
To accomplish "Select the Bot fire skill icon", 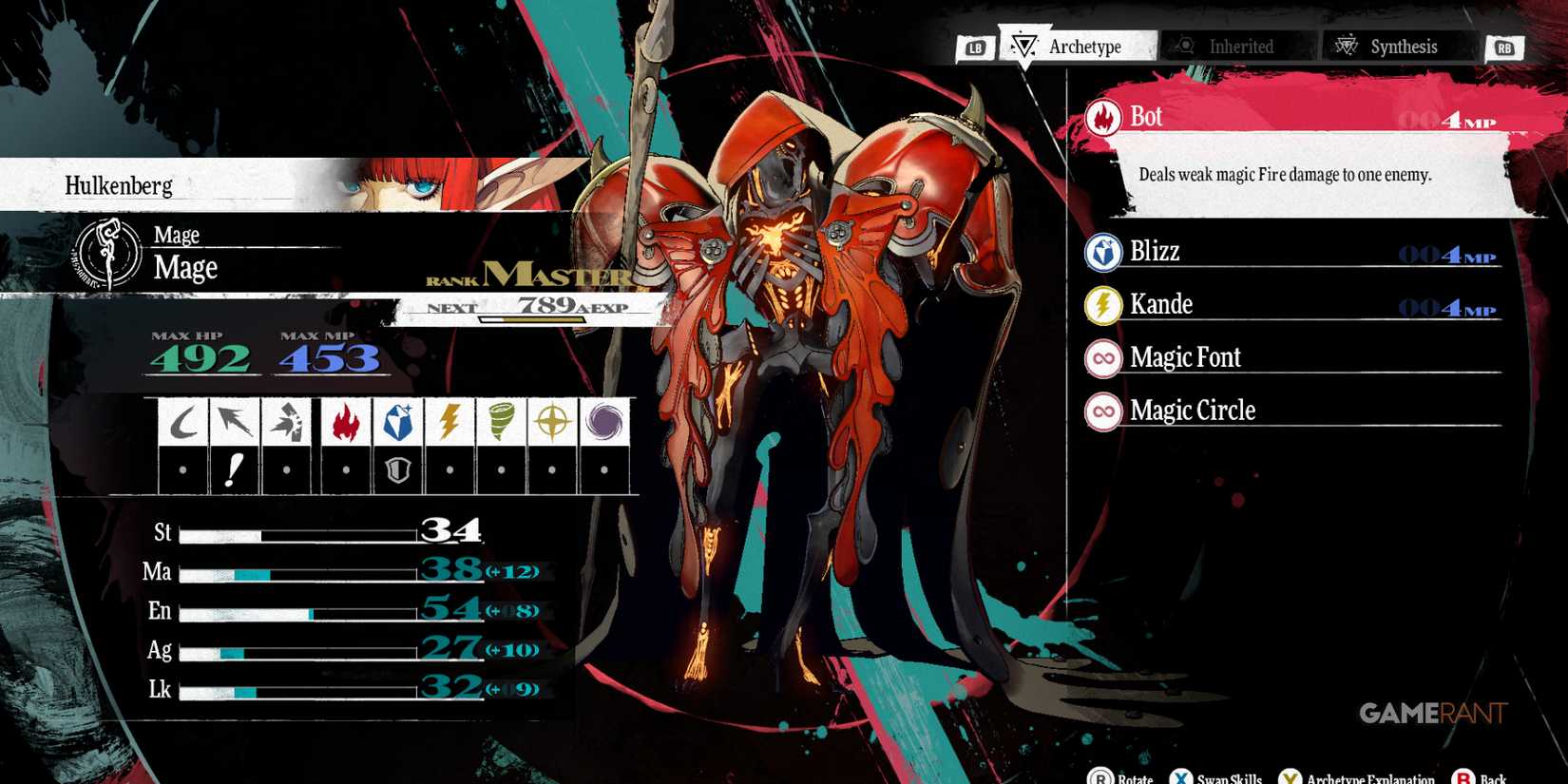I will click(1102, 116).
